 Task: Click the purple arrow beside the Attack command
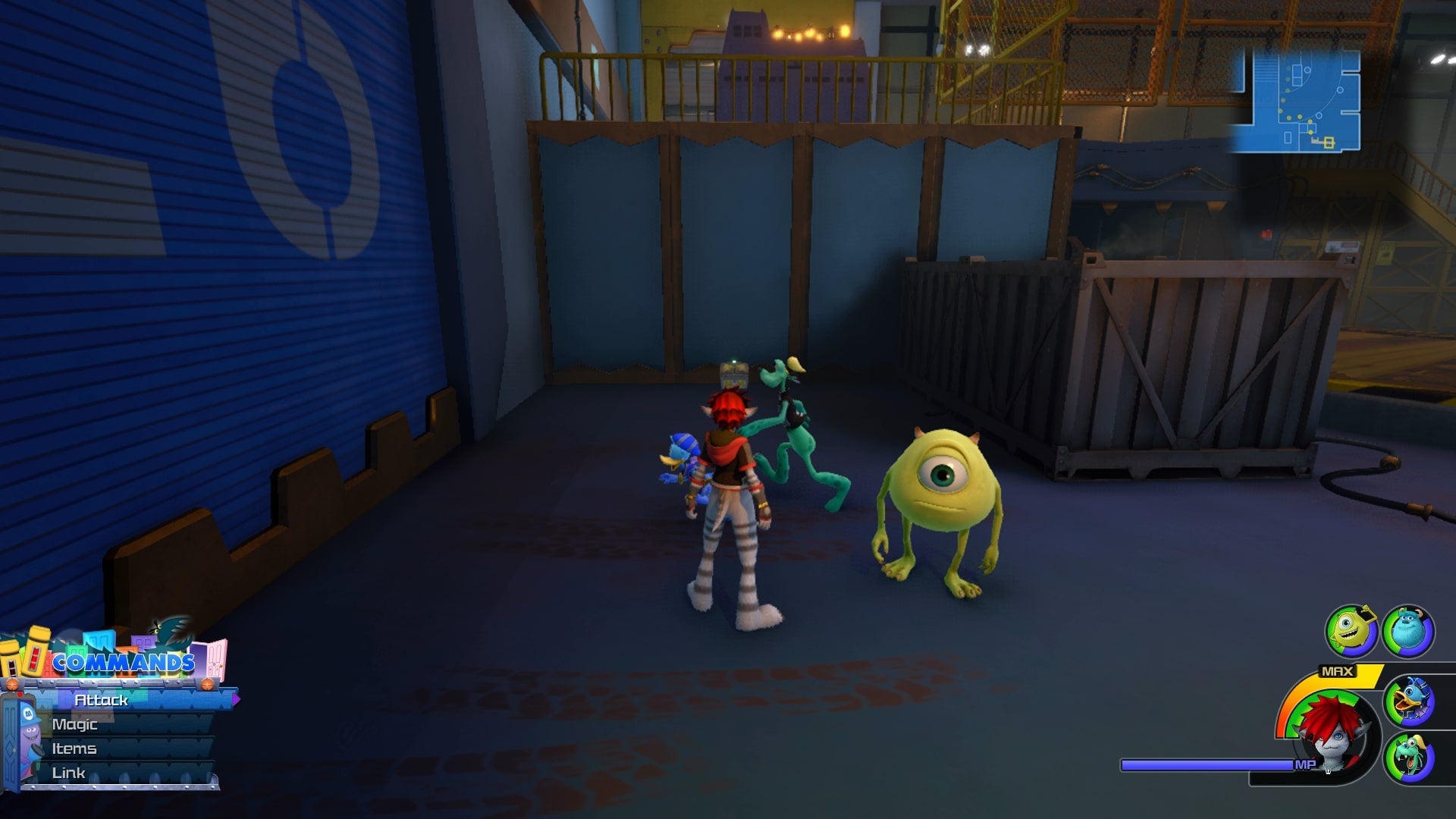[237, 699]
